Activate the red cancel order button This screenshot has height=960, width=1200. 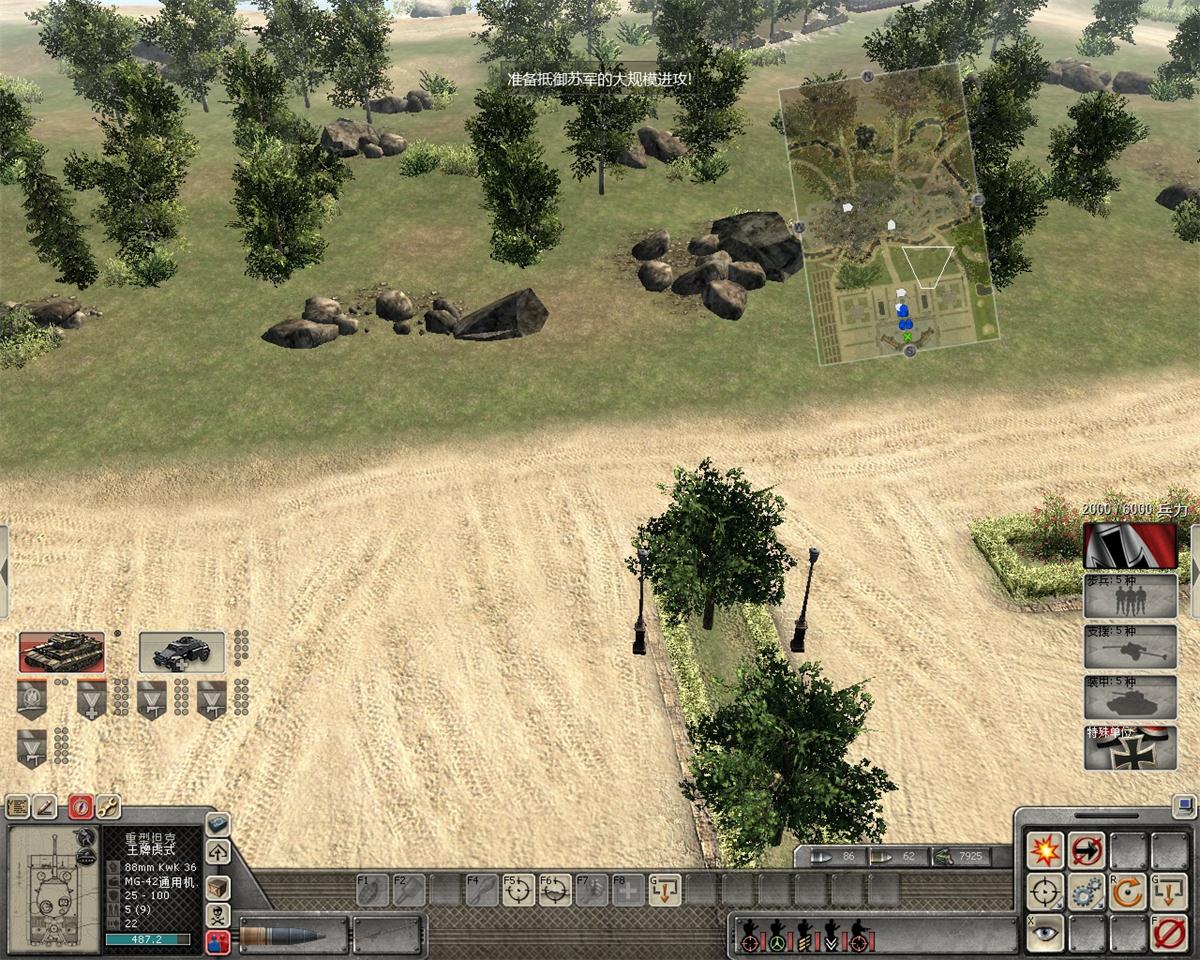point(1168,933)
